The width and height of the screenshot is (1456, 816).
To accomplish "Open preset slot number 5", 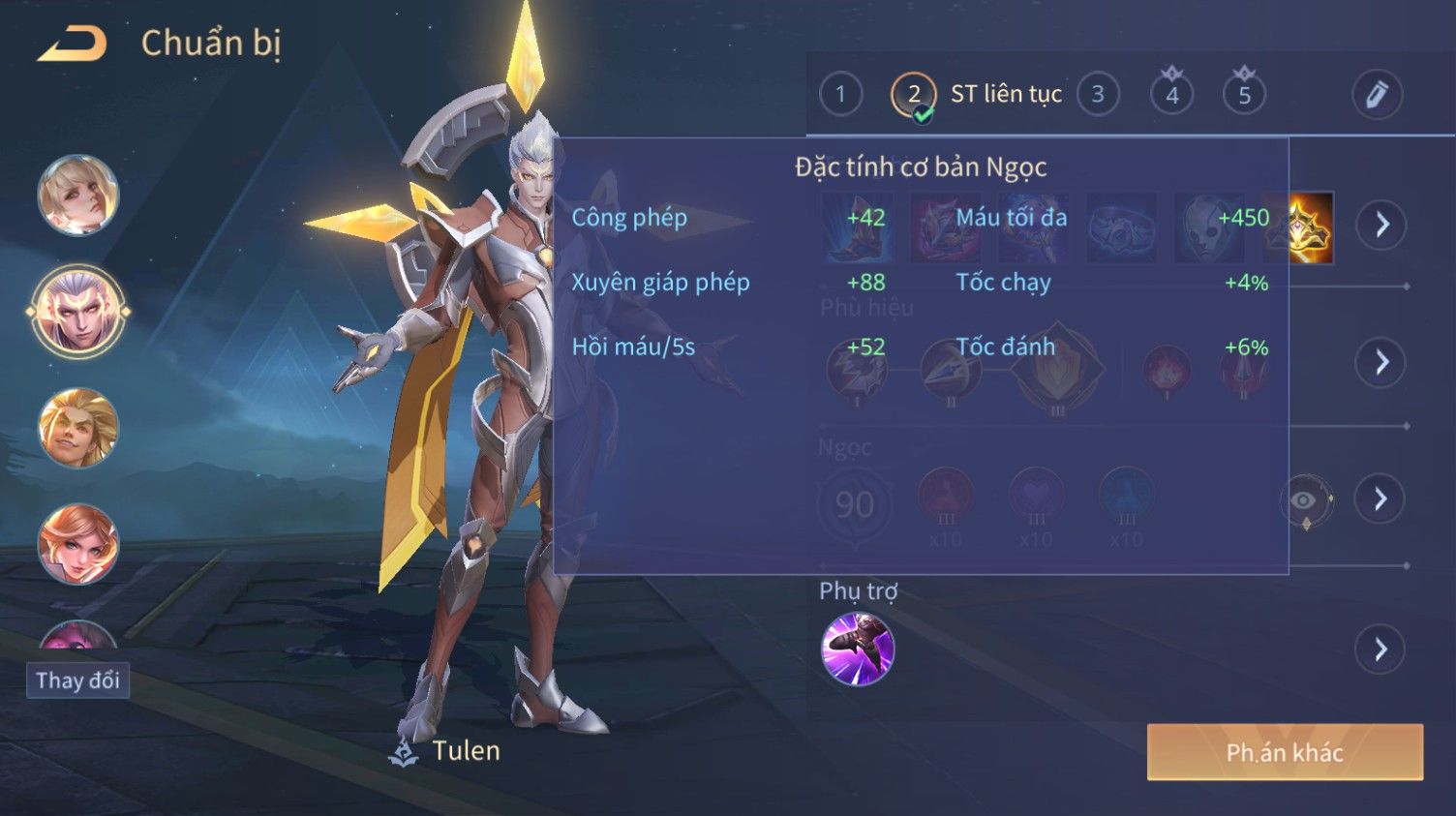I will pyautogui.click(x=1245, y=95).
